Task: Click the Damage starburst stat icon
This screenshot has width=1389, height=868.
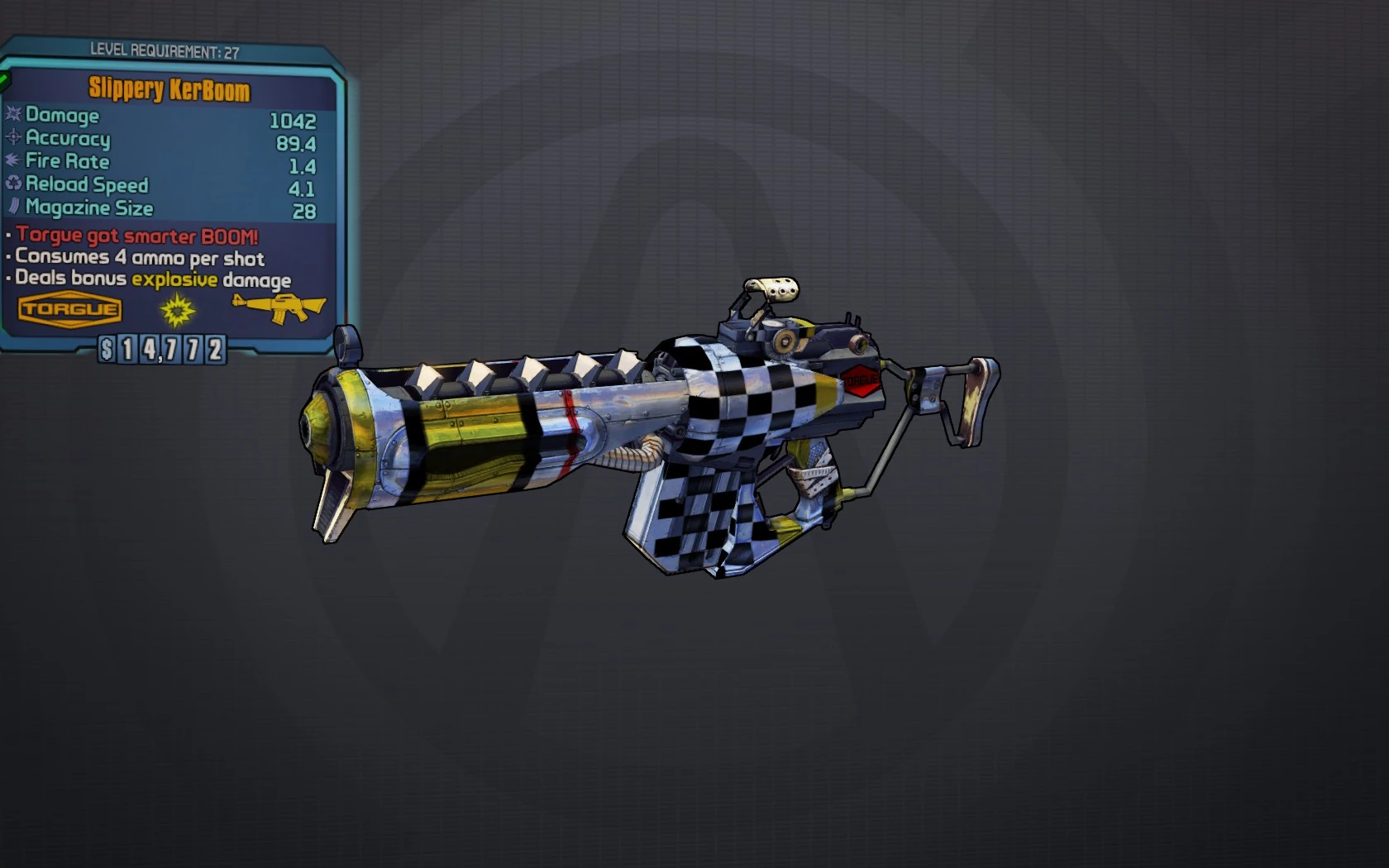Action: pyautogui.click(x=13, y=116)
